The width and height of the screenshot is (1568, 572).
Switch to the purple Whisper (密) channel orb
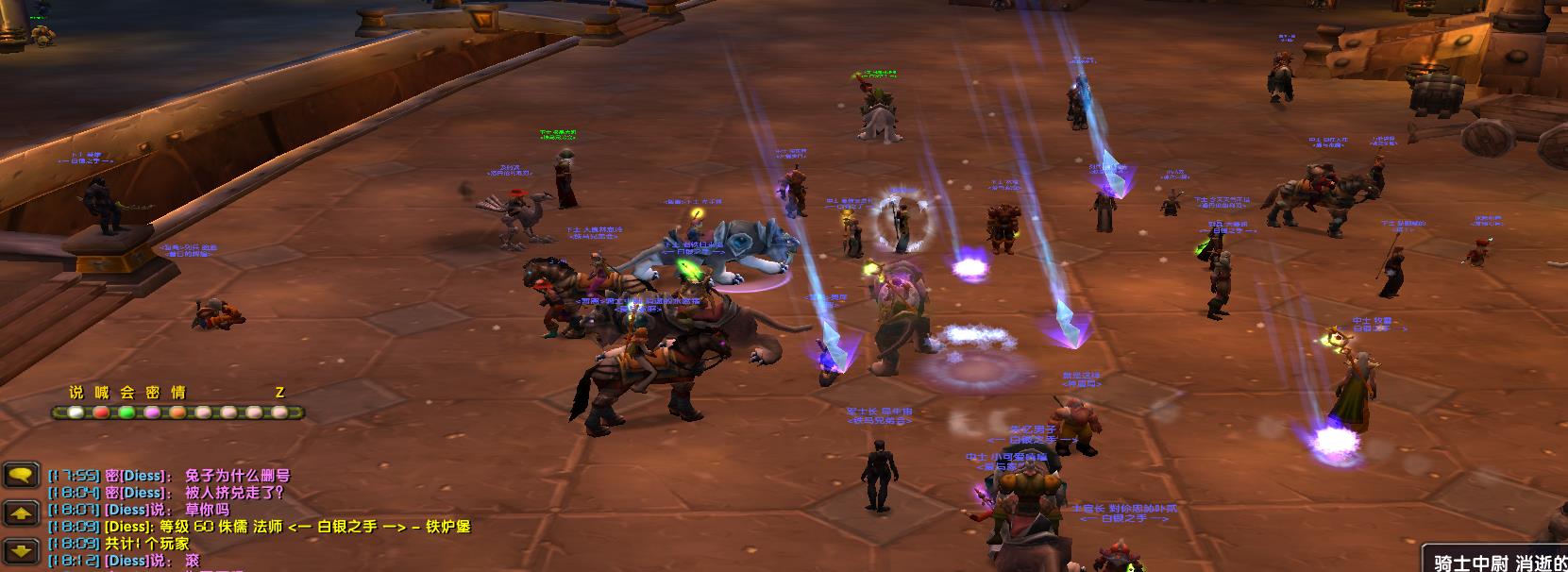click(x=152, y=412)
